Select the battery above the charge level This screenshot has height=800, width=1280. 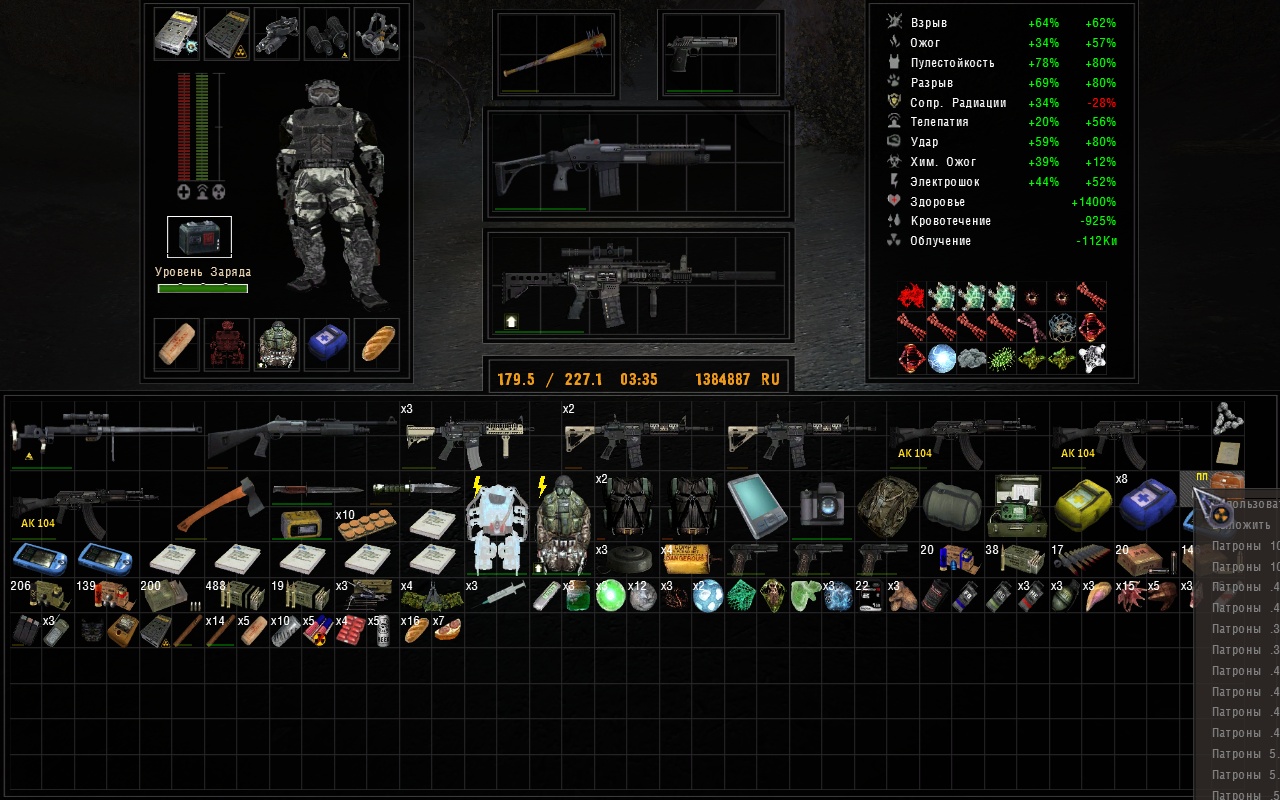click(199, 237)
